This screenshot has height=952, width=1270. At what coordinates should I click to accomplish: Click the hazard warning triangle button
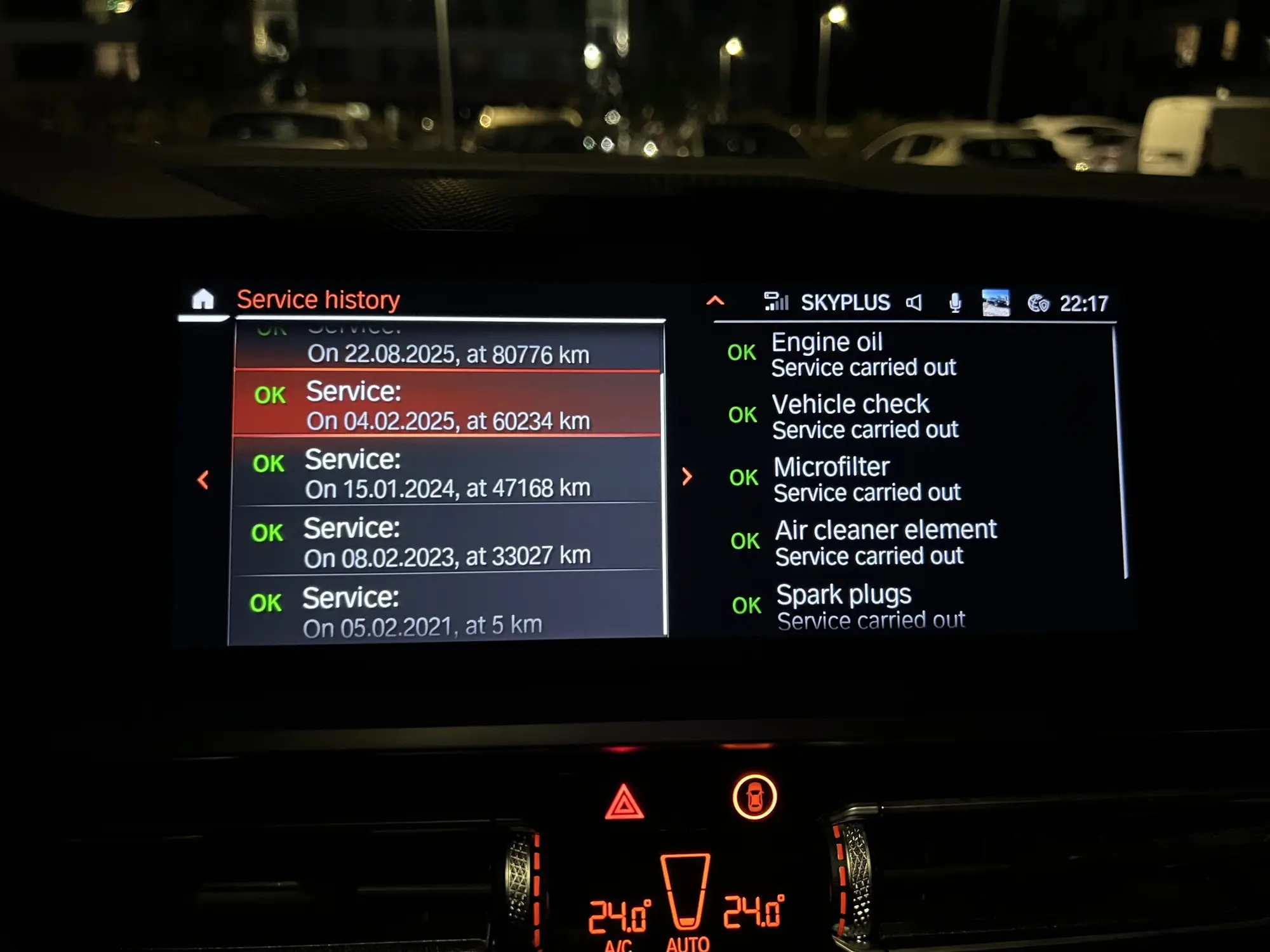pyautogui.click(x=624, y=802)
